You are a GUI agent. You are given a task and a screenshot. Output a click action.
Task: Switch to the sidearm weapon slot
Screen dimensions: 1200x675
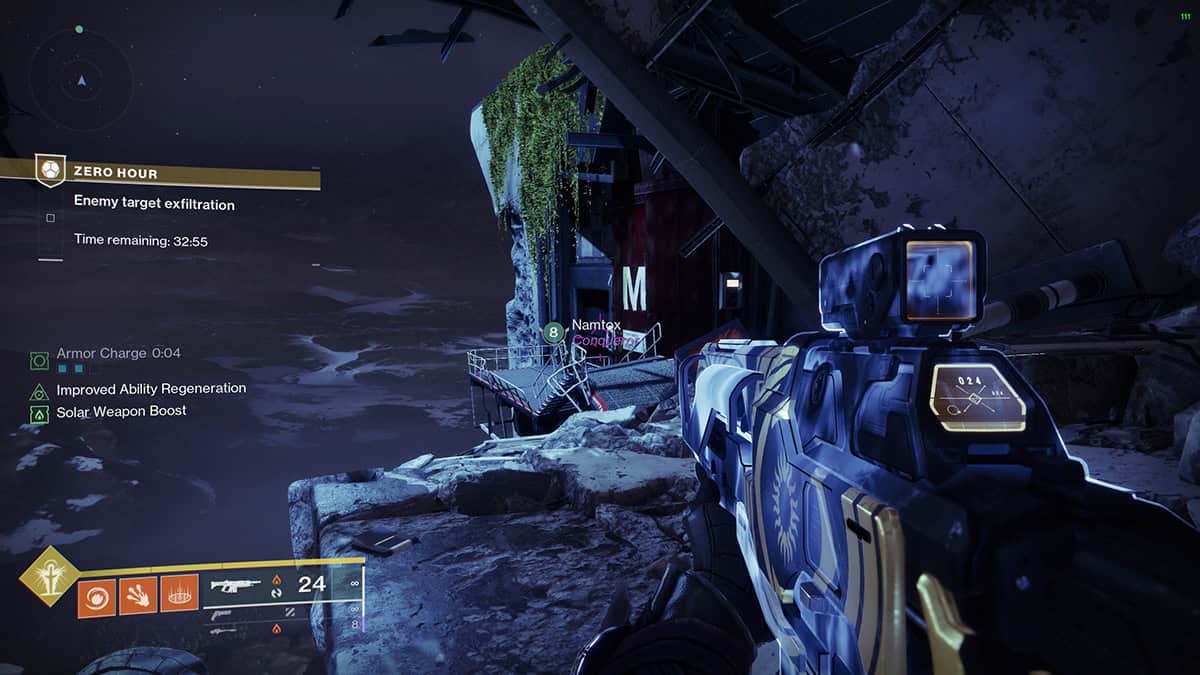click(222, 613)
